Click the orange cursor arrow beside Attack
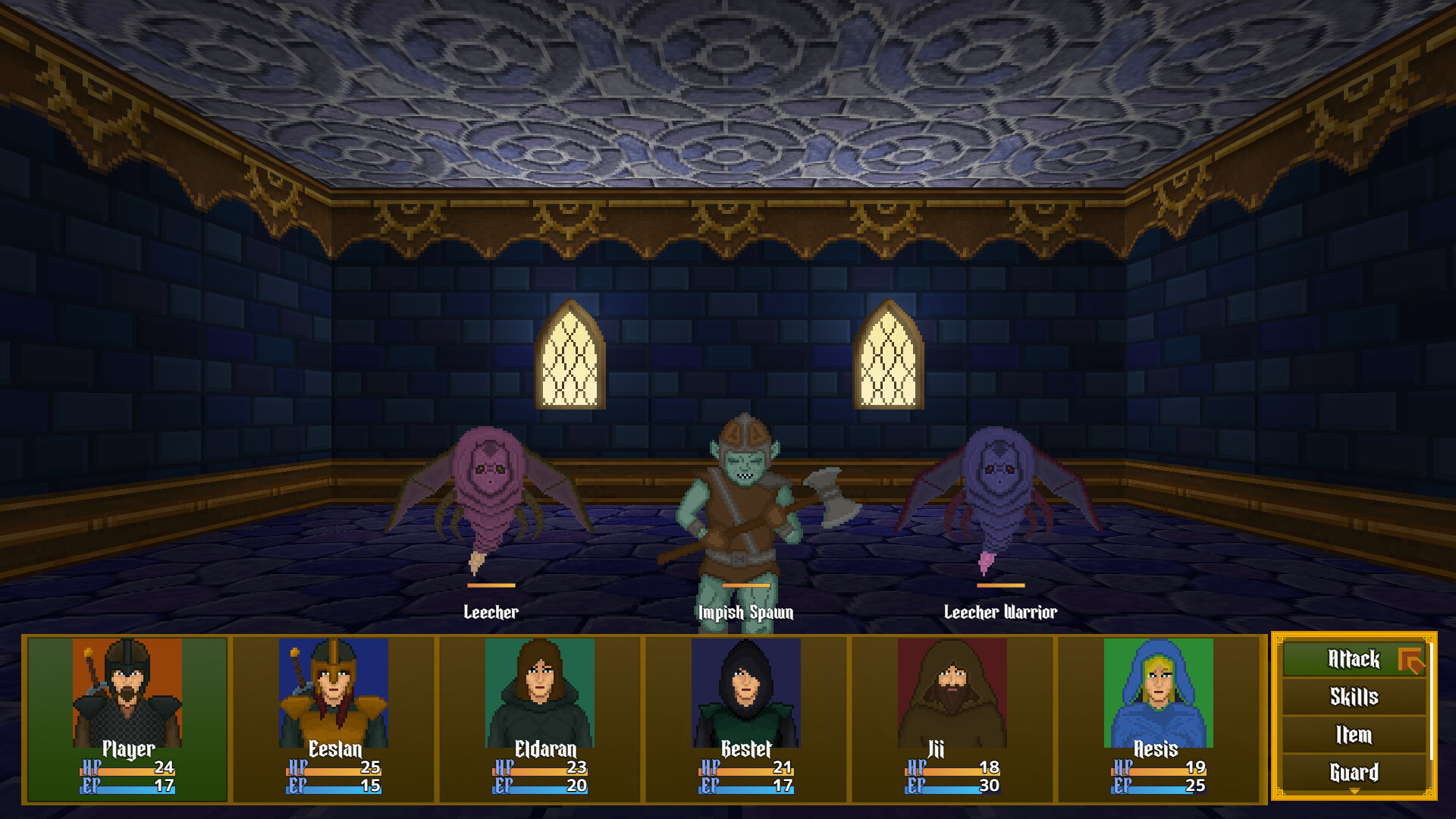Viewport: 1456px width, 819px height. tap(1412, 660)
